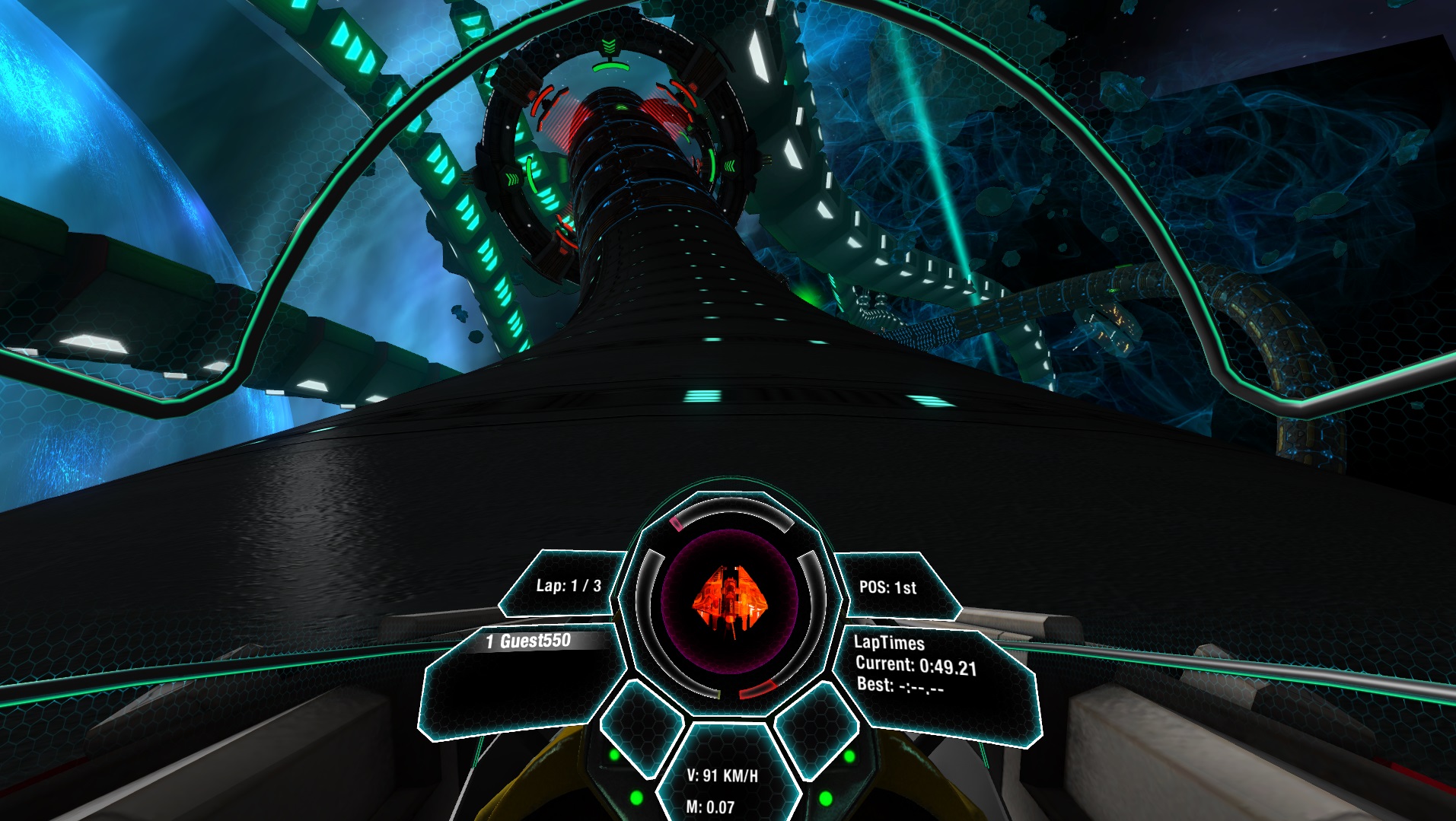Select the hexagonal panel left of the speed readout
This screenshot has height=821, width=1456.
(640, 735)
